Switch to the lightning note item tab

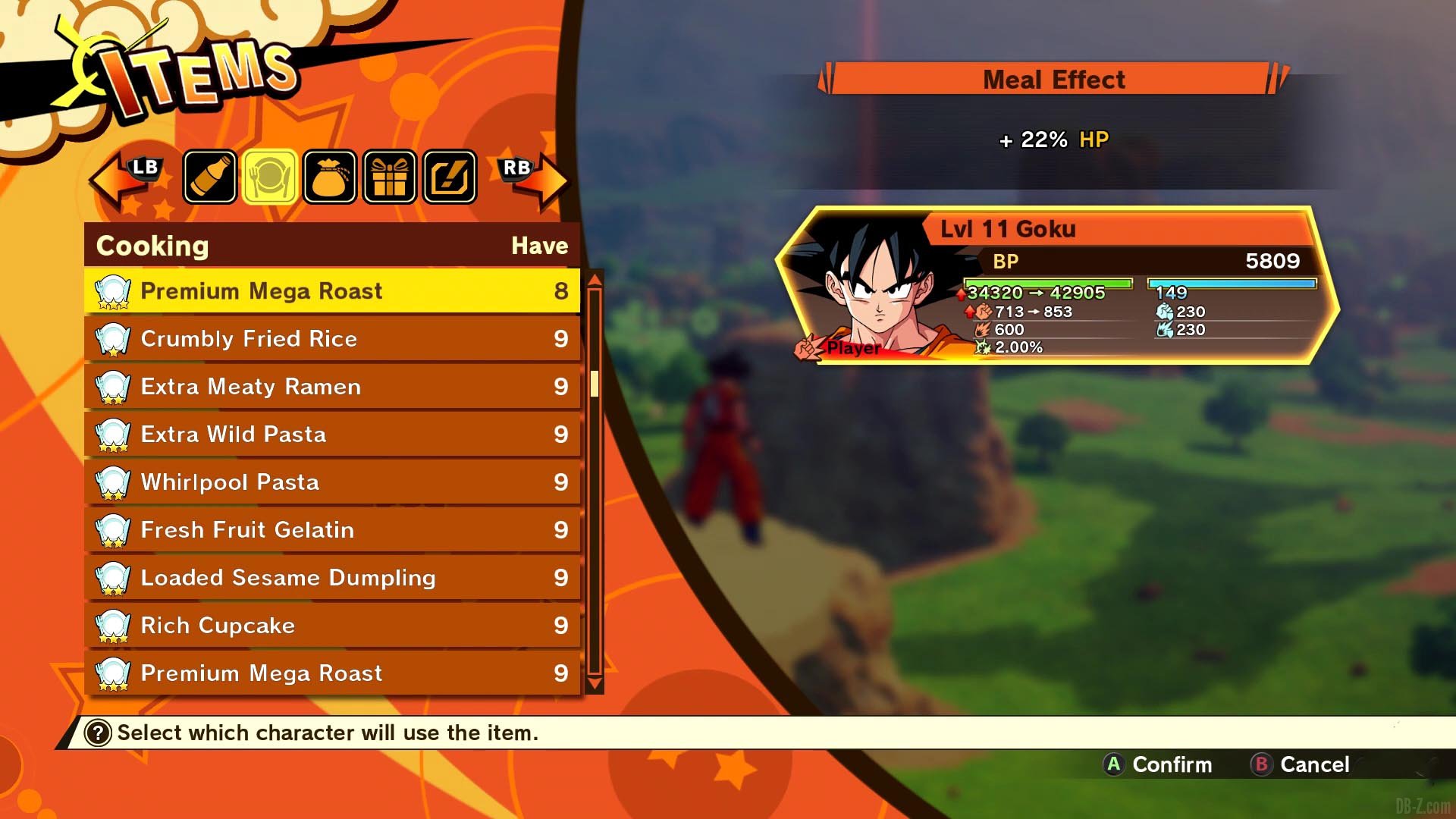tap(450, 177)
